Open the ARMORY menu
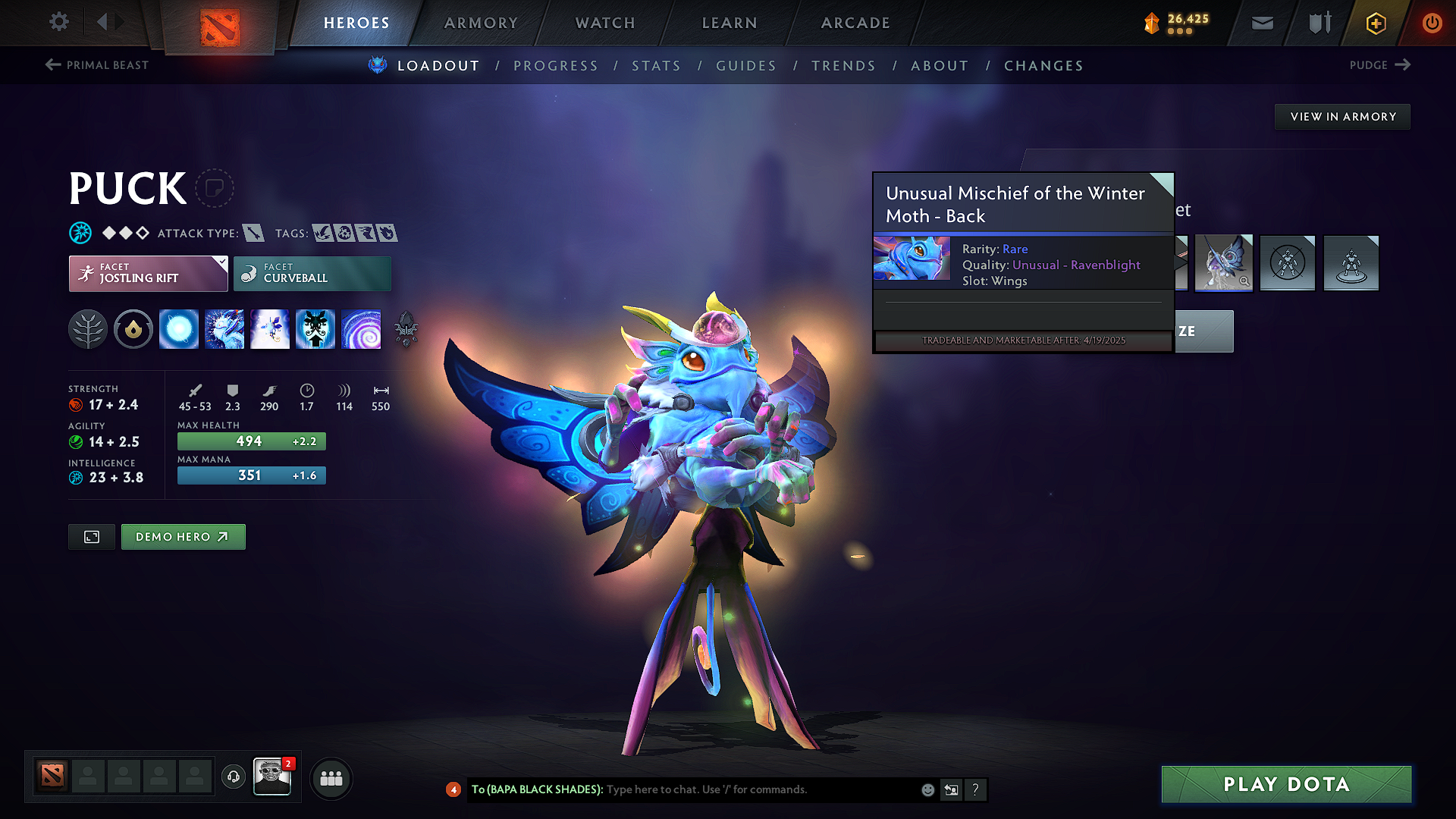1456x819 pixels. [481, 23]
